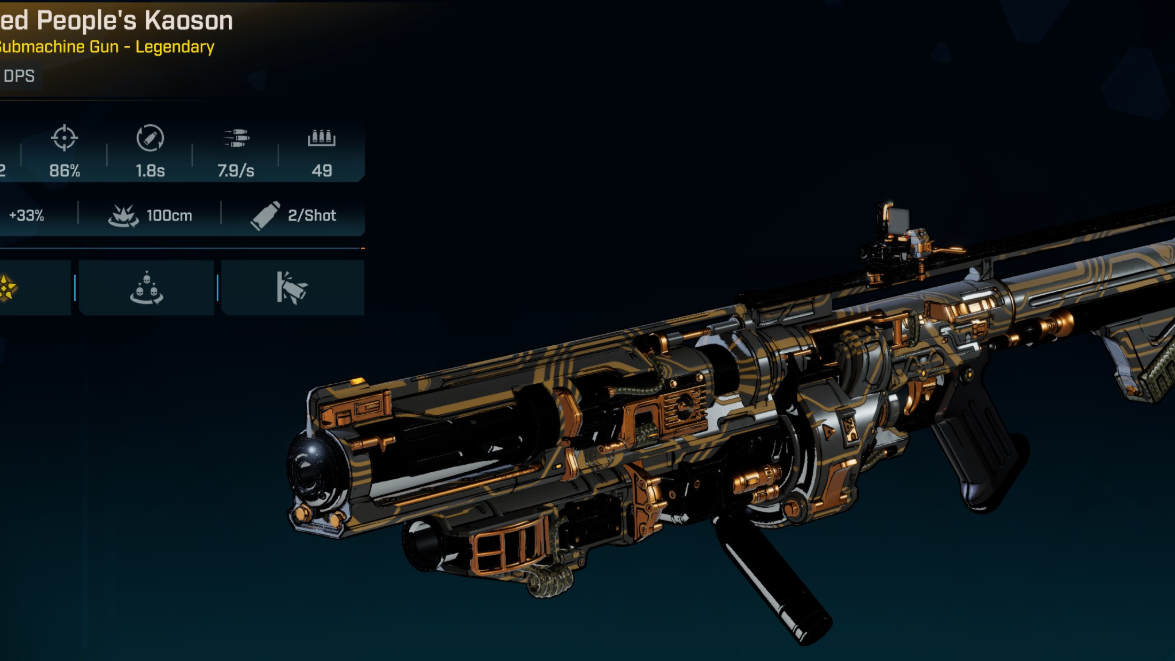
Task: Select the three-skulls weapon perk tile
Action: click(x=146, y=288)
